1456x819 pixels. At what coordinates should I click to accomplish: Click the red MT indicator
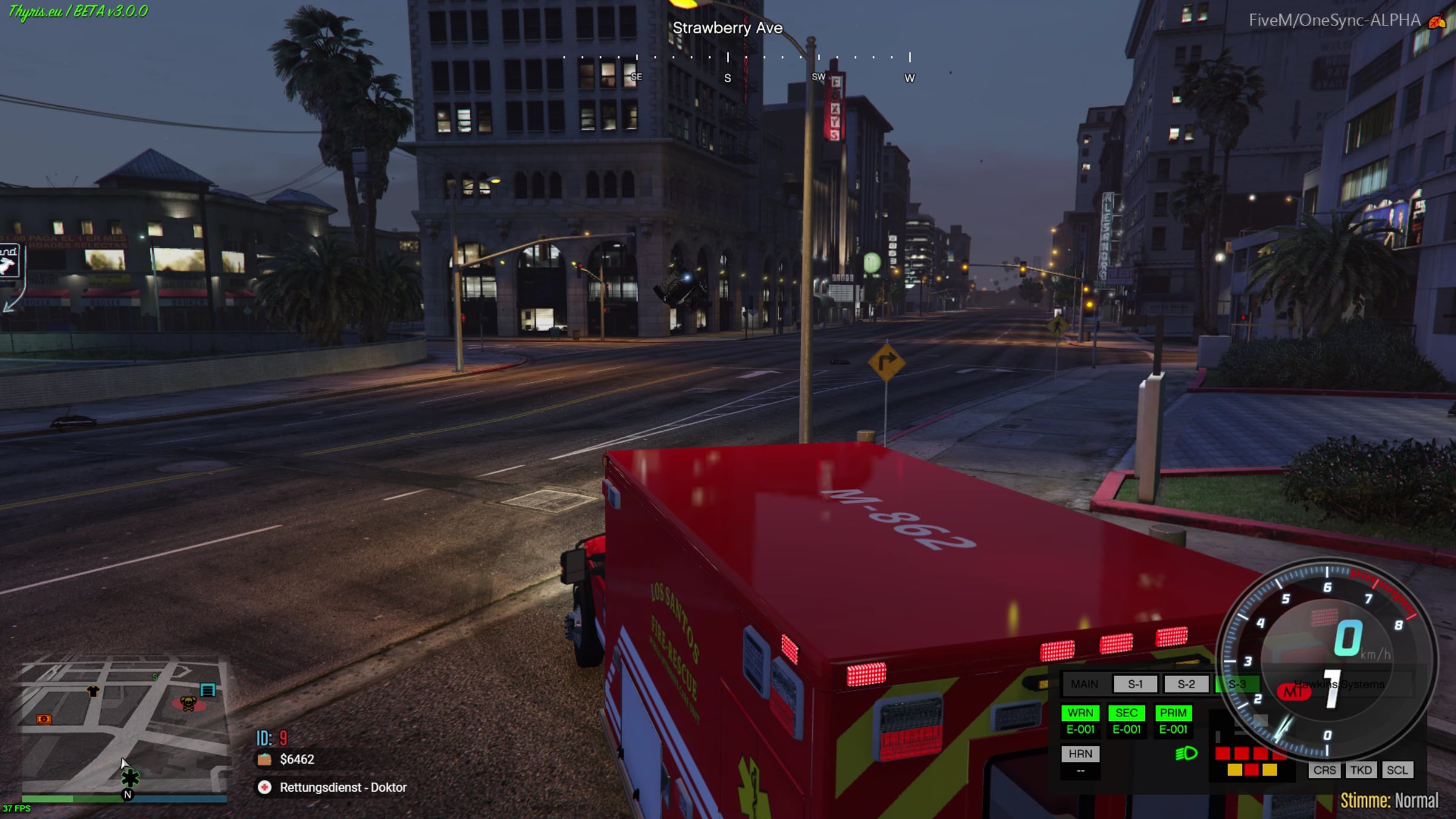point(1293,692)
